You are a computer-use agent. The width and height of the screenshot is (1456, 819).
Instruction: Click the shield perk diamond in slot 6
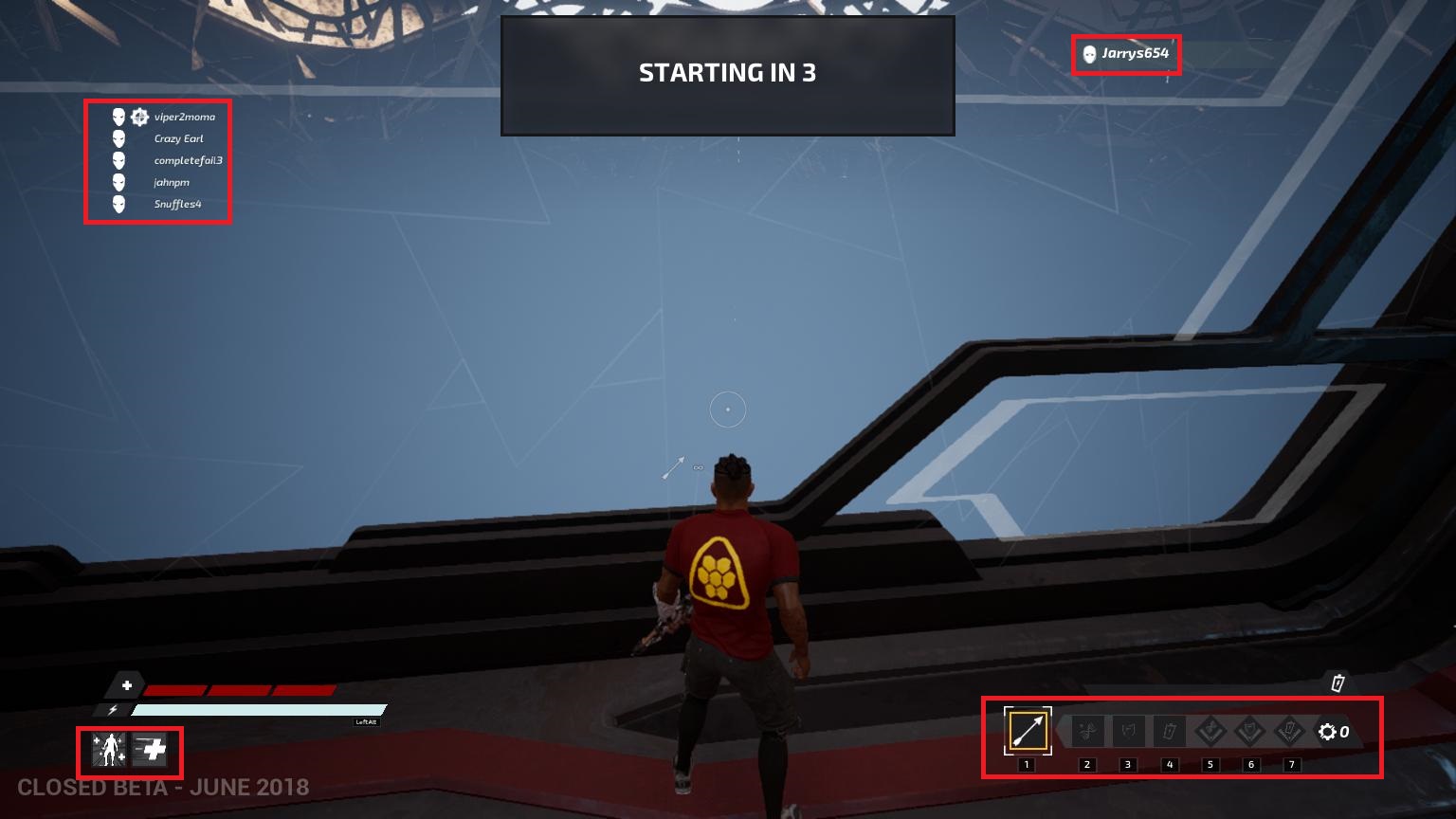click(1251, 731)
